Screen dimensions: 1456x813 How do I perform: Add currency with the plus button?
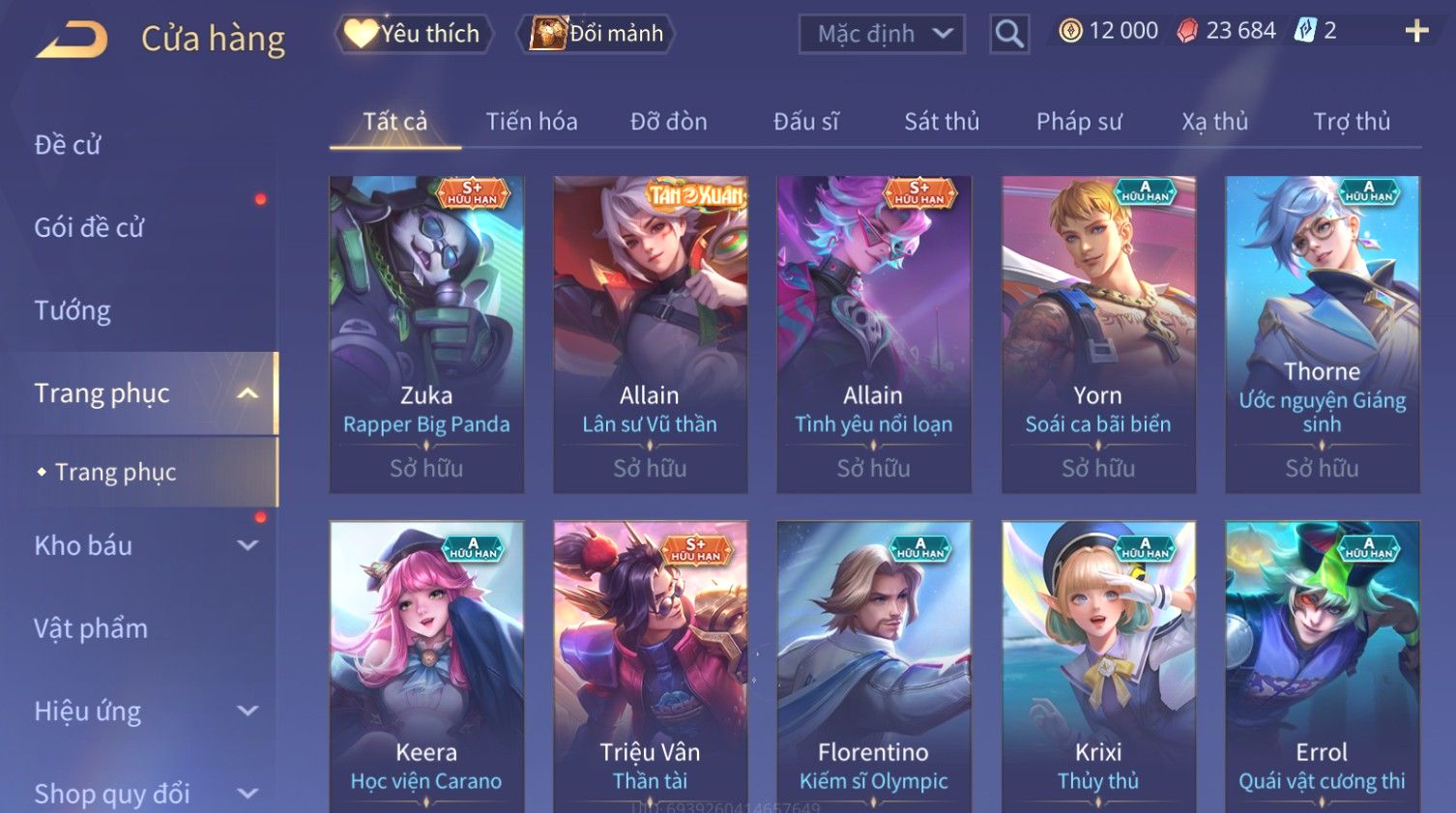click(x=1416, y=32)
